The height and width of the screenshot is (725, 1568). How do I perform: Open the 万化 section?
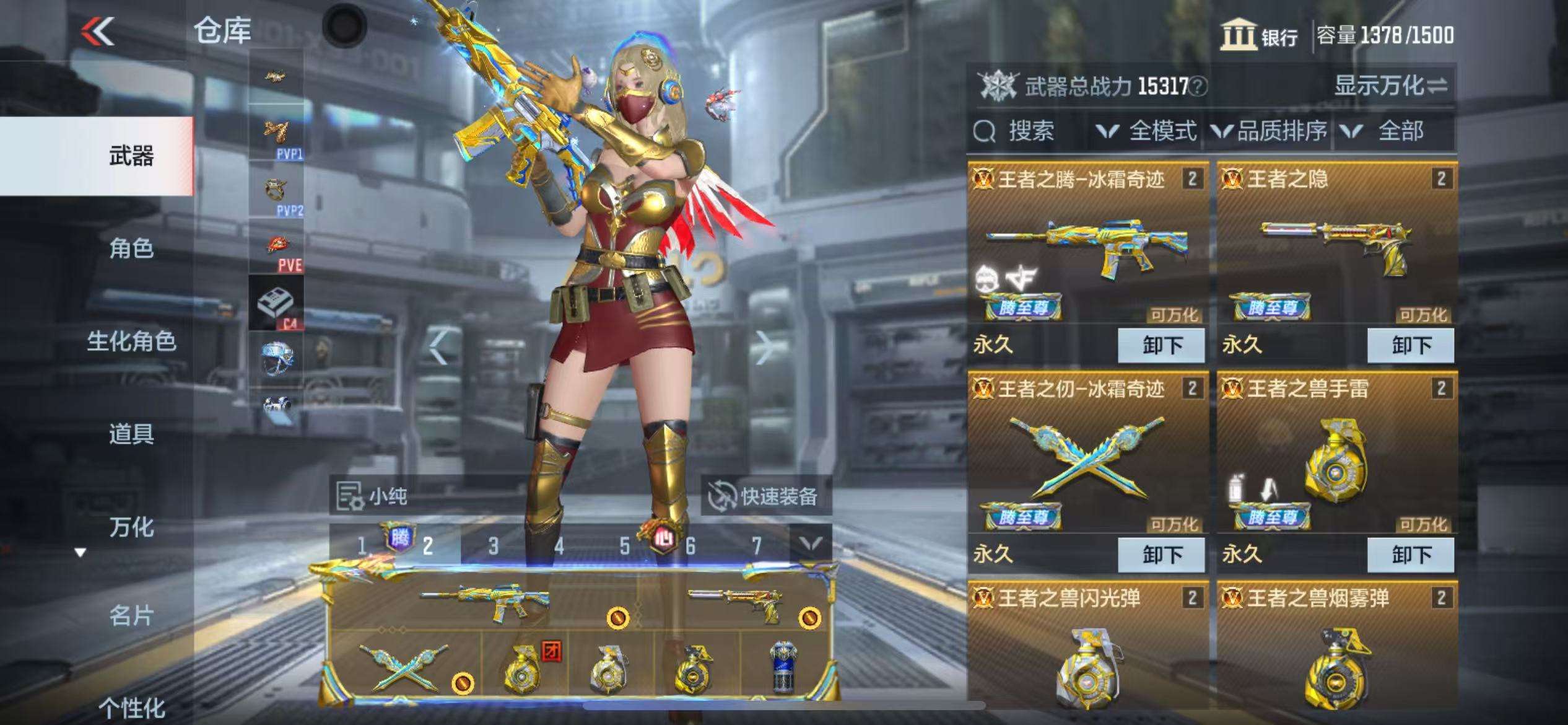click(131, 527)
